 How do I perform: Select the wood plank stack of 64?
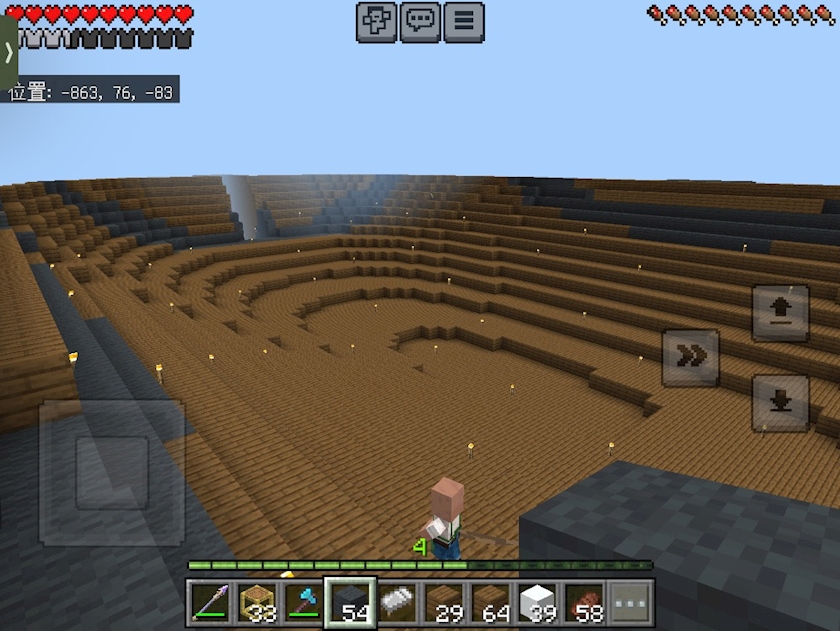click(491, 603)
